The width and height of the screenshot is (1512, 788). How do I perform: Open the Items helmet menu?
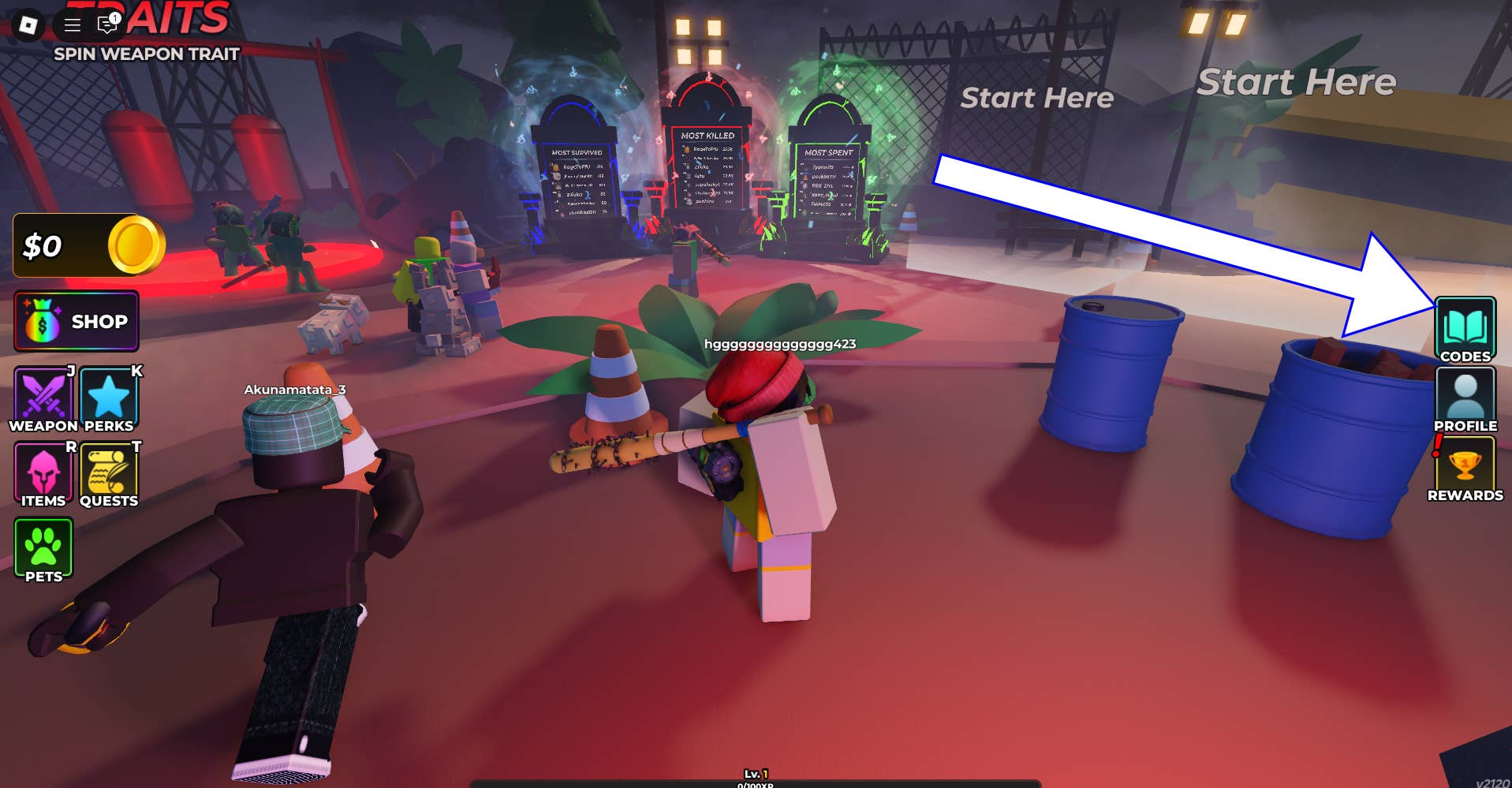coord(43,473)
